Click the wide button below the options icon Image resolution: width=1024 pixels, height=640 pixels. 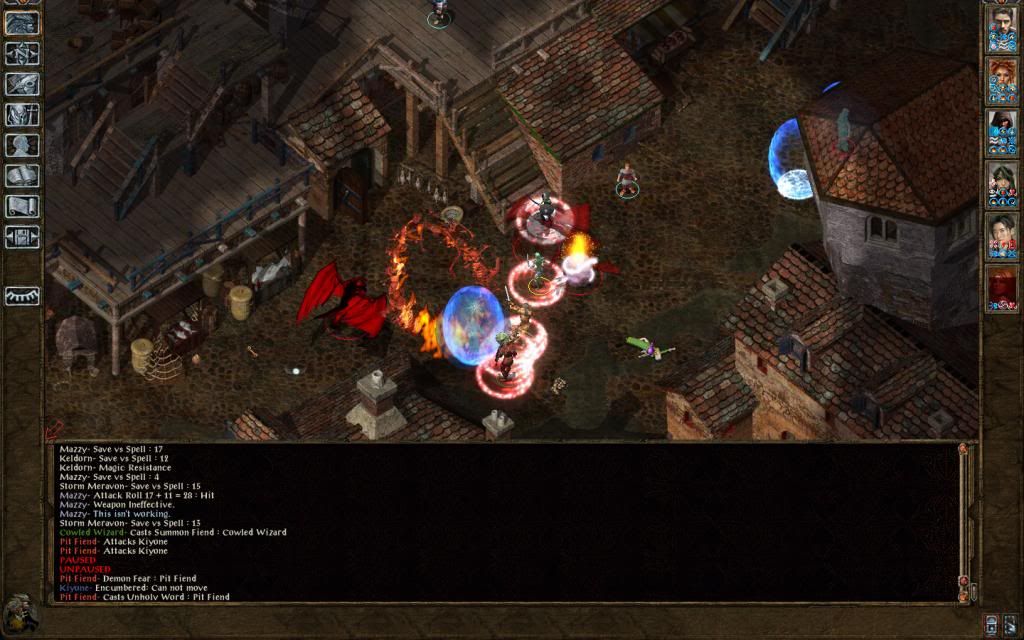coord(22,295)
